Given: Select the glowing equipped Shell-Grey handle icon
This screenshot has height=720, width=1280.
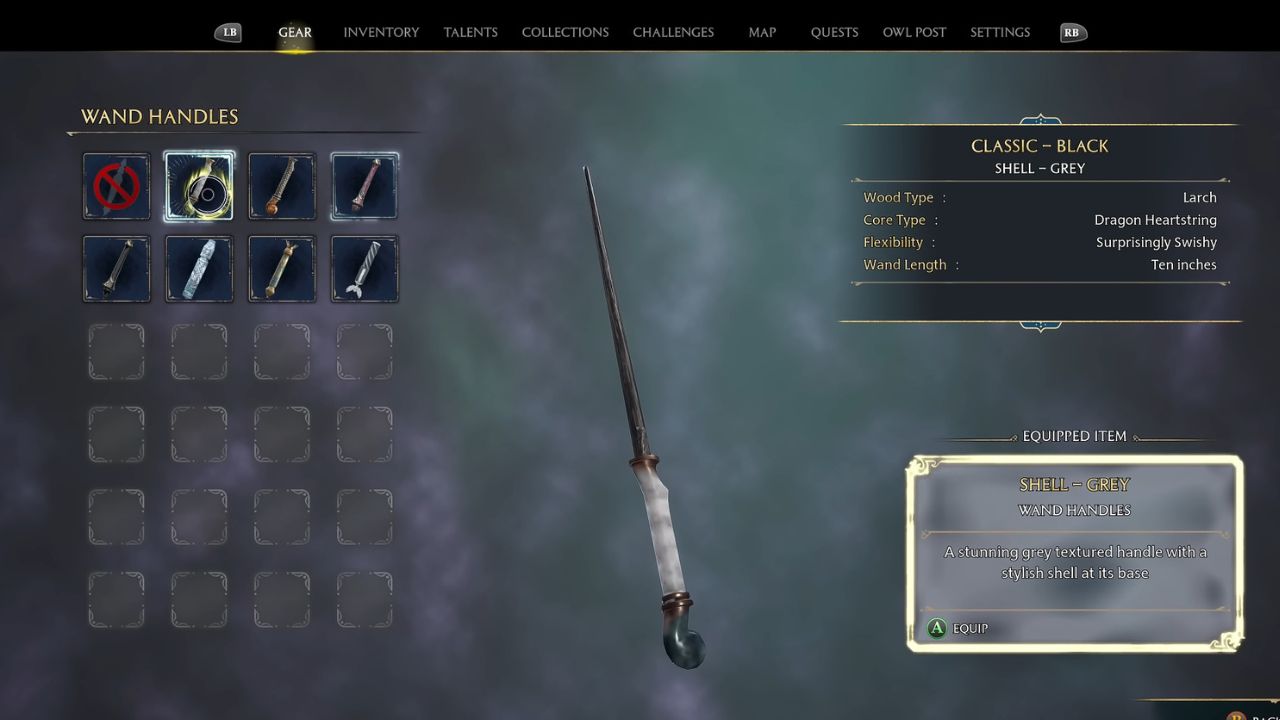Looking at the screenshot, I should point(199,186).
